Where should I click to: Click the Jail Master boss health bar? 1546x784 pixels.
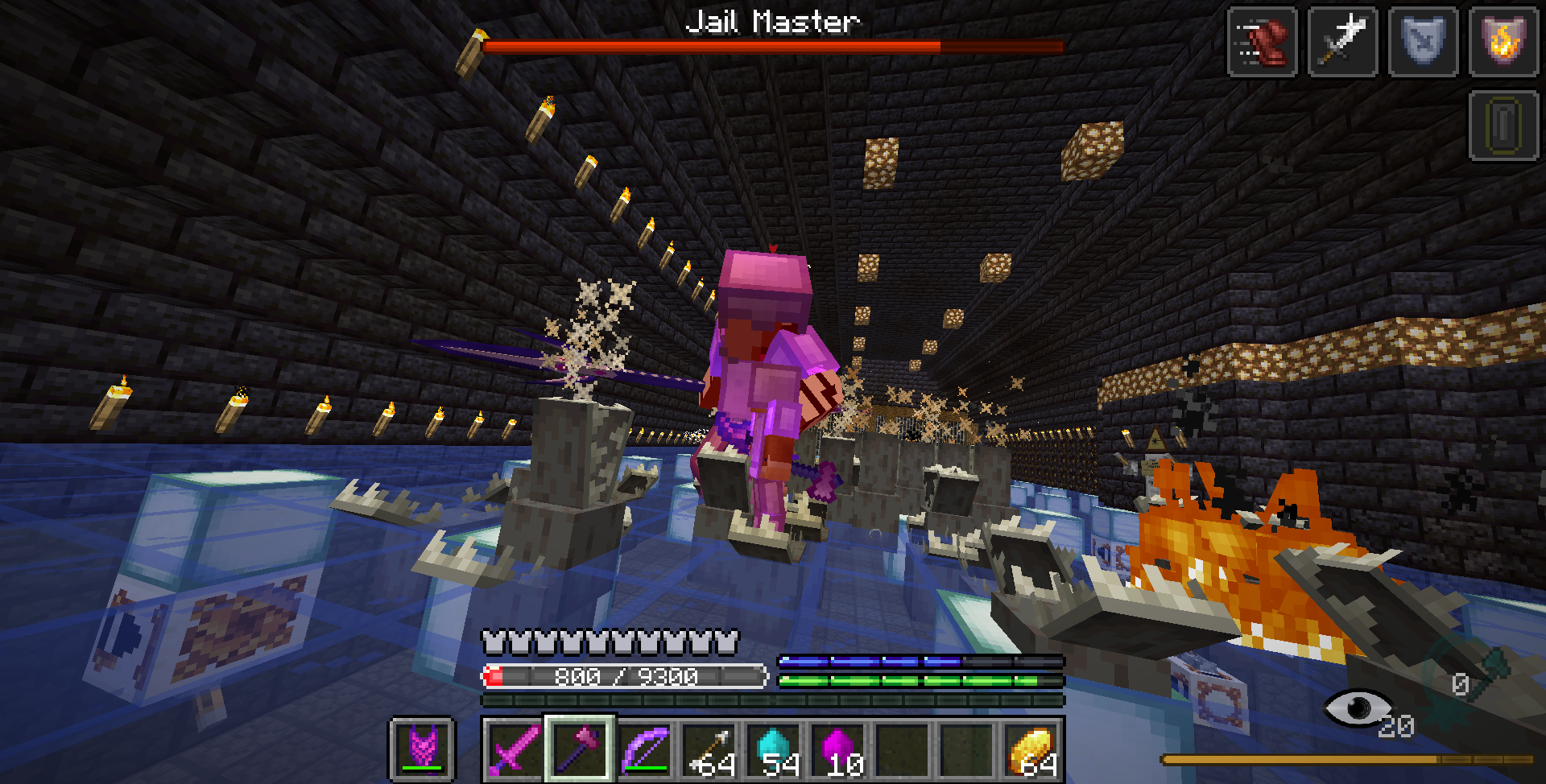point(773,44)
